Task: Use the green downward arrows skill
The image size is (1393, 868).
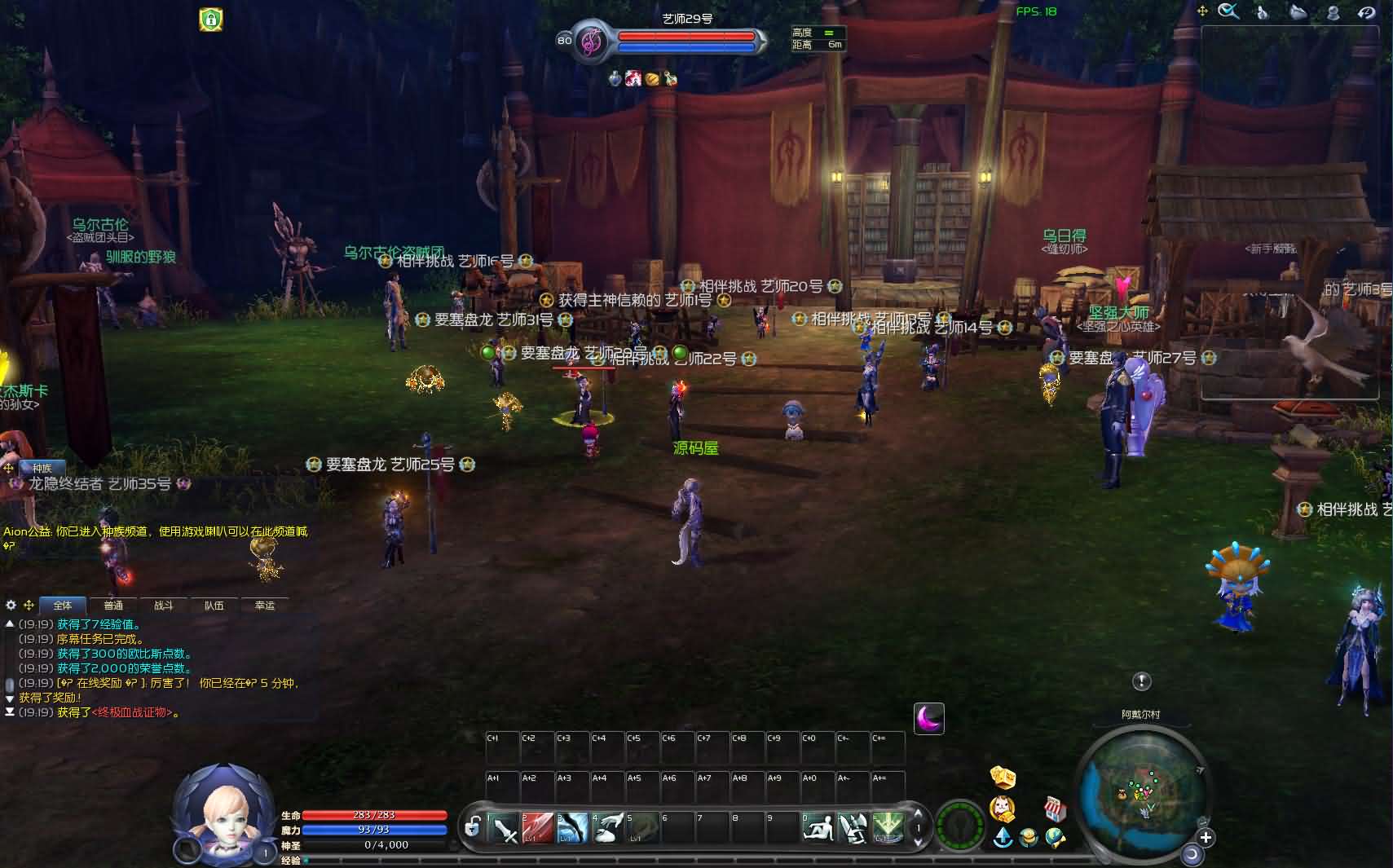Action: click(x=888, y=828)
